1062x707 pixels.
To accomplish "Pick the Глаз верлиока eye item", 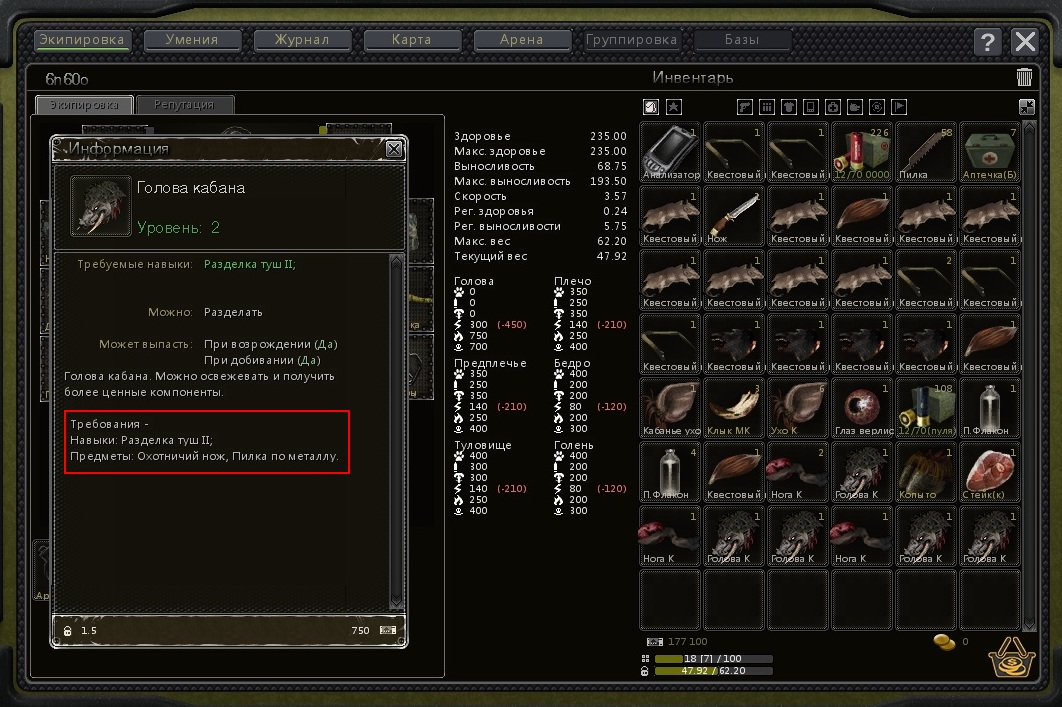I will coord(862,408).
